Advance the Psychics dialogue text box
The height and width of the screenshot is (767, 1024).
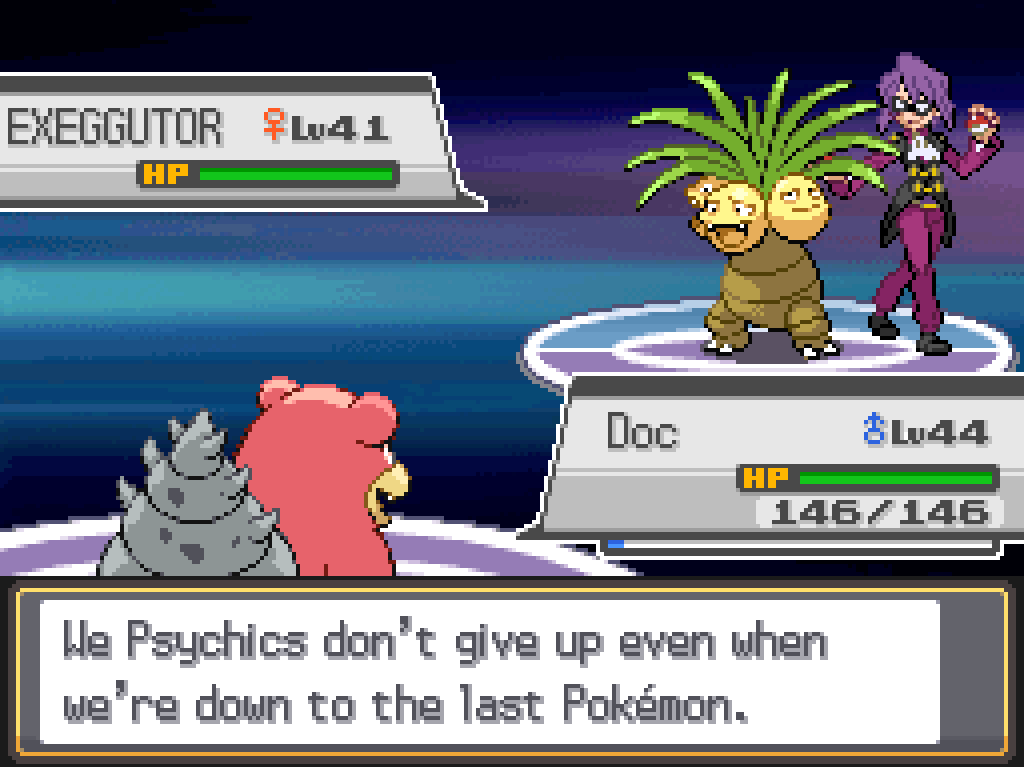(x=510, y=672)
